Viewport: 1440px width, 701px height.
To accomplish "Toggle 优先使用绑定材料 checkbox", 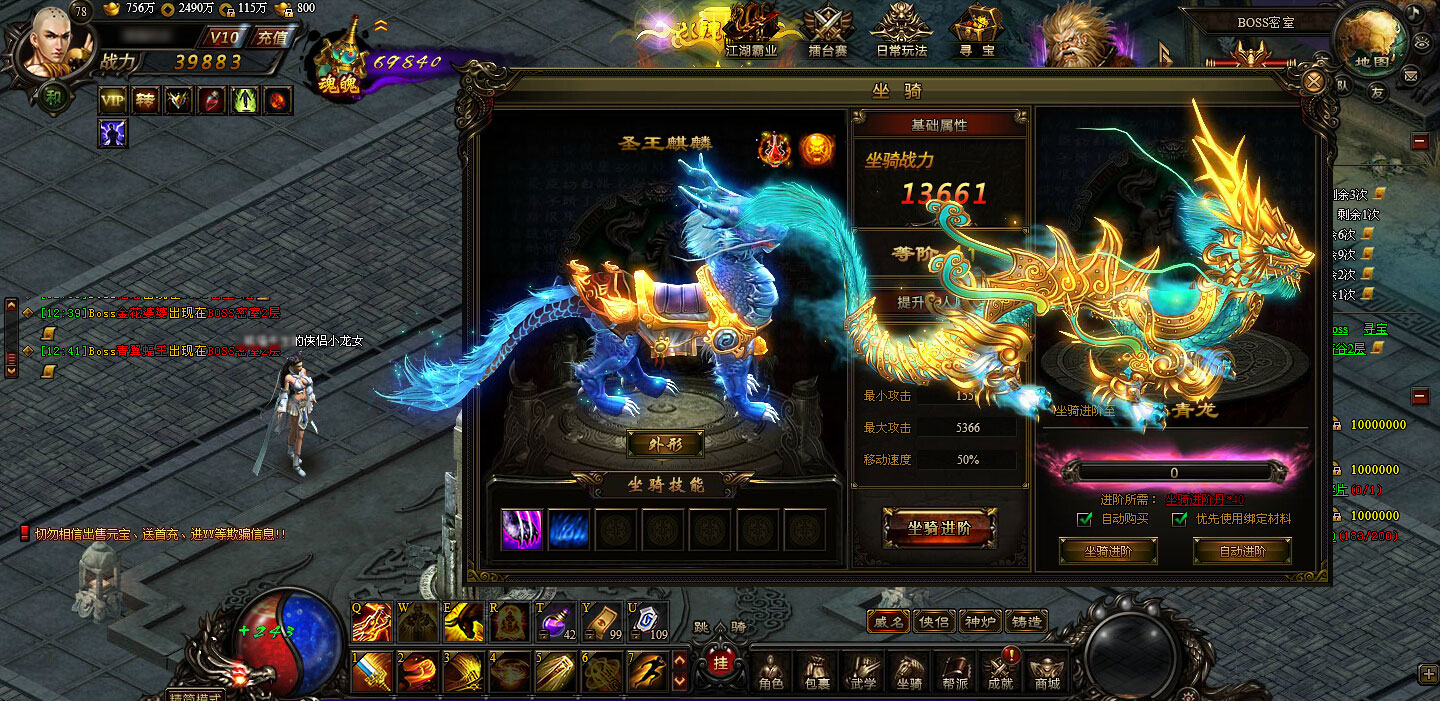I will (x=1181, y=519).
